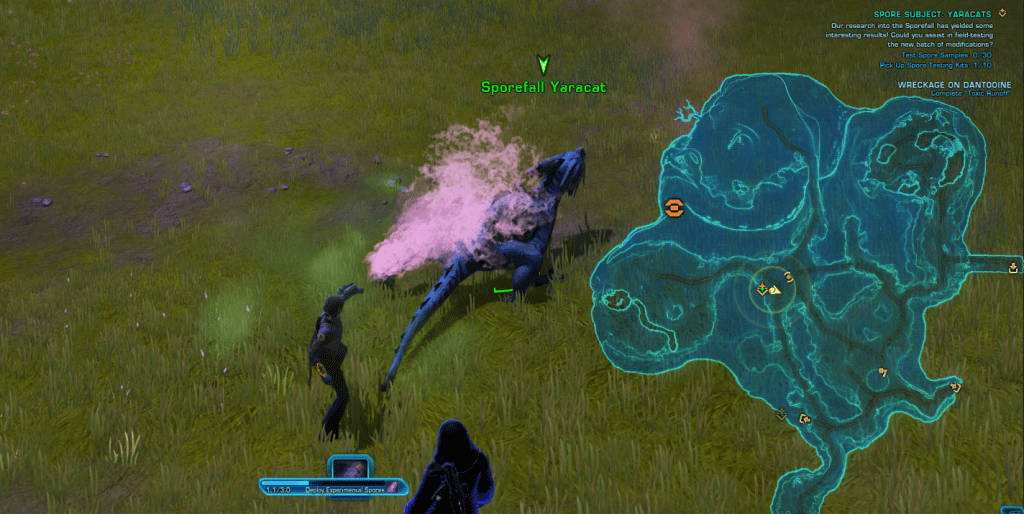Select the player position arrow on the map
1024x514 pixels.
click(775, 289)
